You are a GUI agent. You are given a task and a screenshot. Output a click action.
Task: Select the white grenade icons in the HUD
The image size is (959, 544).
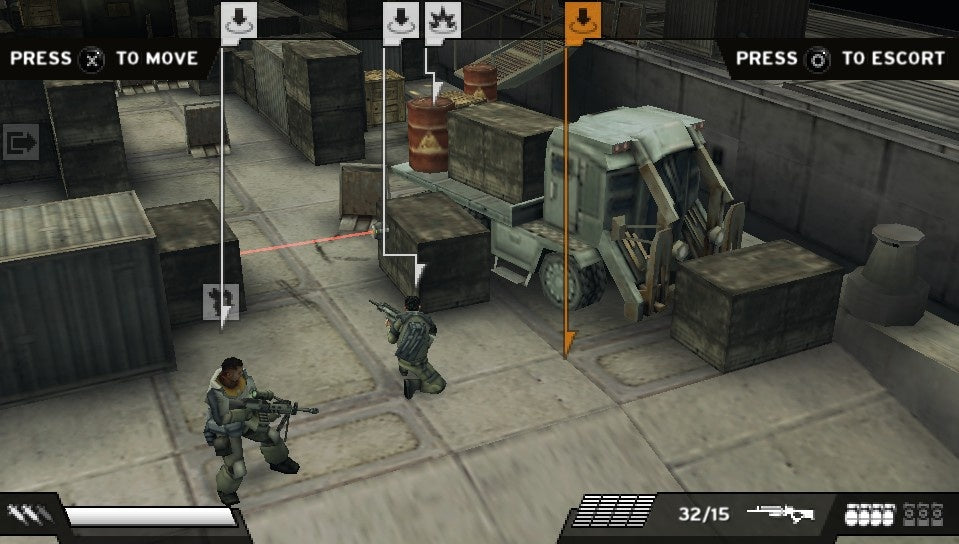coord(870,515)
